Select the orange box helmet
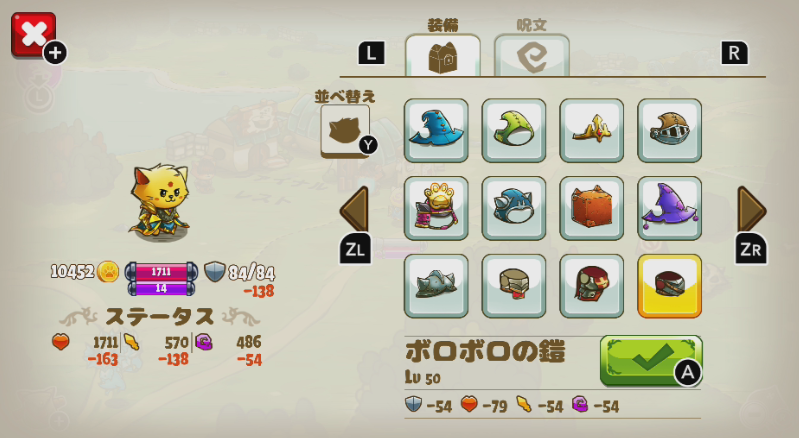Image resolution: width=799 pixels, height=438 pixels. tap(592, 208)
